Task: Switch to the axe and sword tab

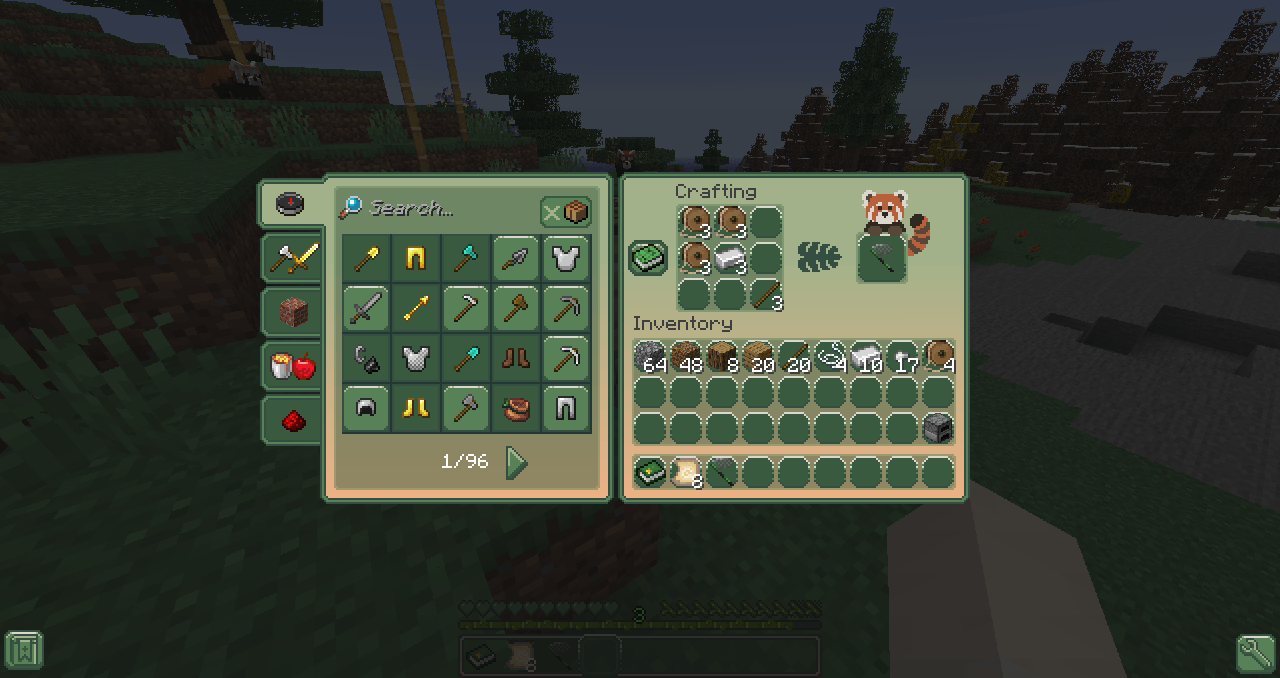Action: pyautogui.click(x=292, y=258)
